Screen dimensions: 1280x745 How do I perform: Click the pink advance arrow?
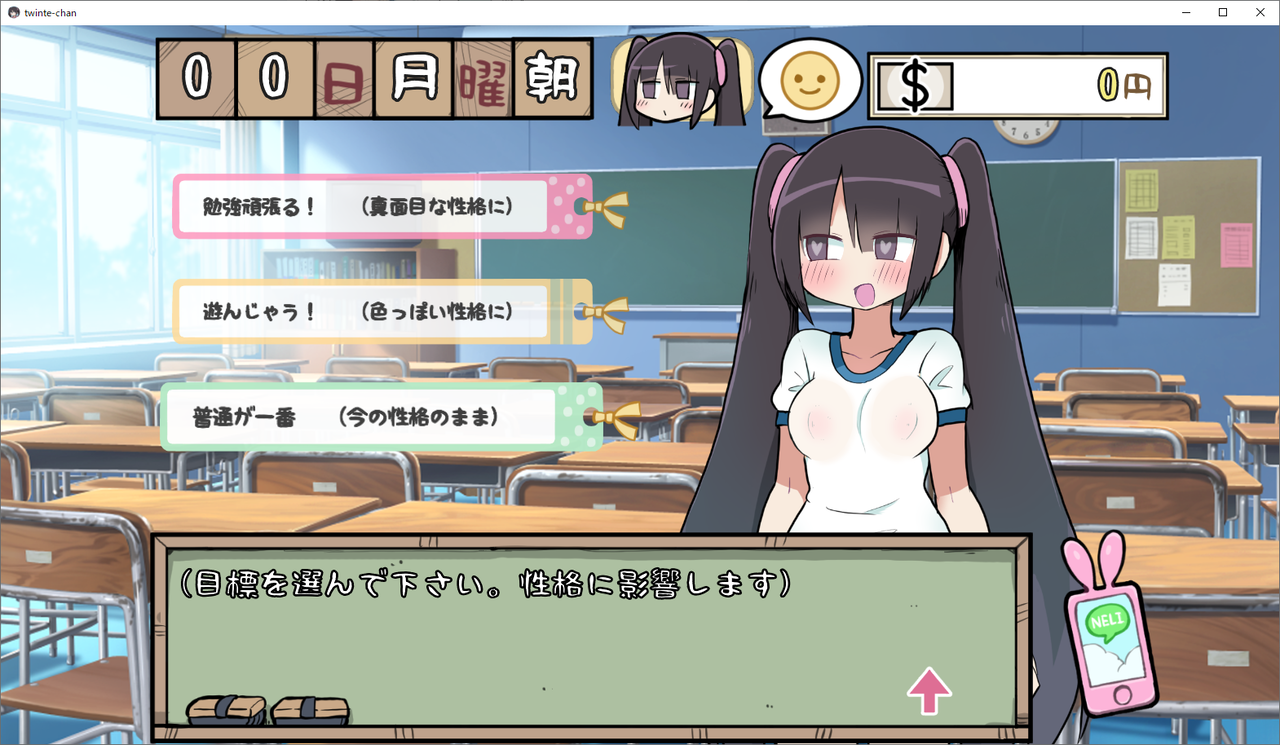[x=930, y=690]
